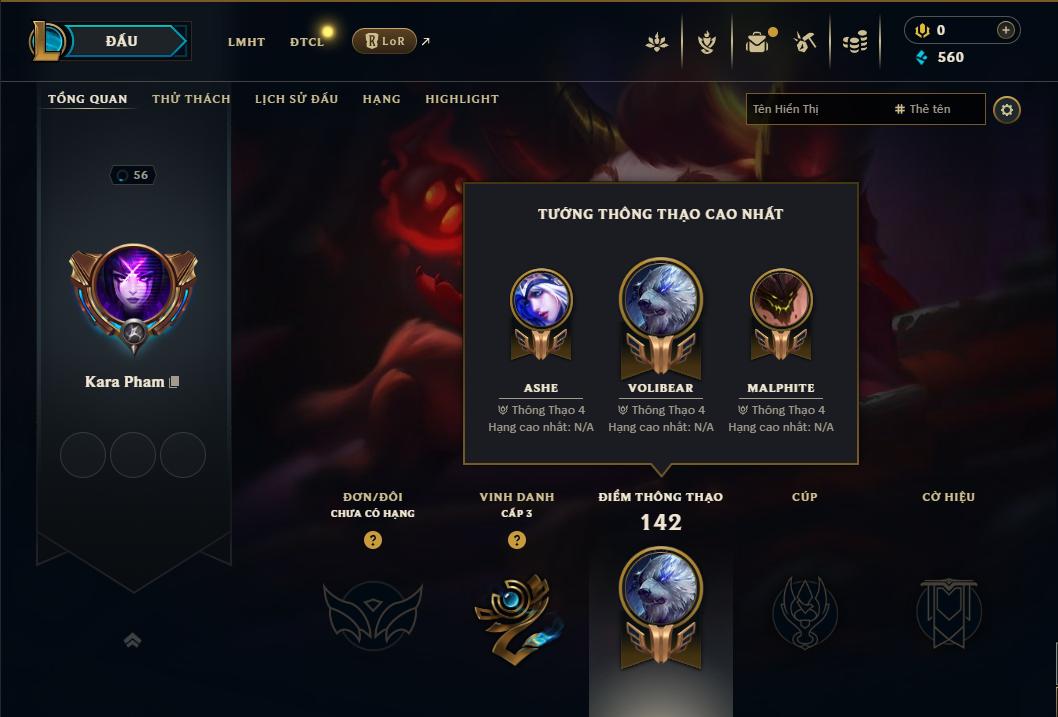Add currency with the plus button
This screenshot has width=1058, height=717.
coord(1005,30)
